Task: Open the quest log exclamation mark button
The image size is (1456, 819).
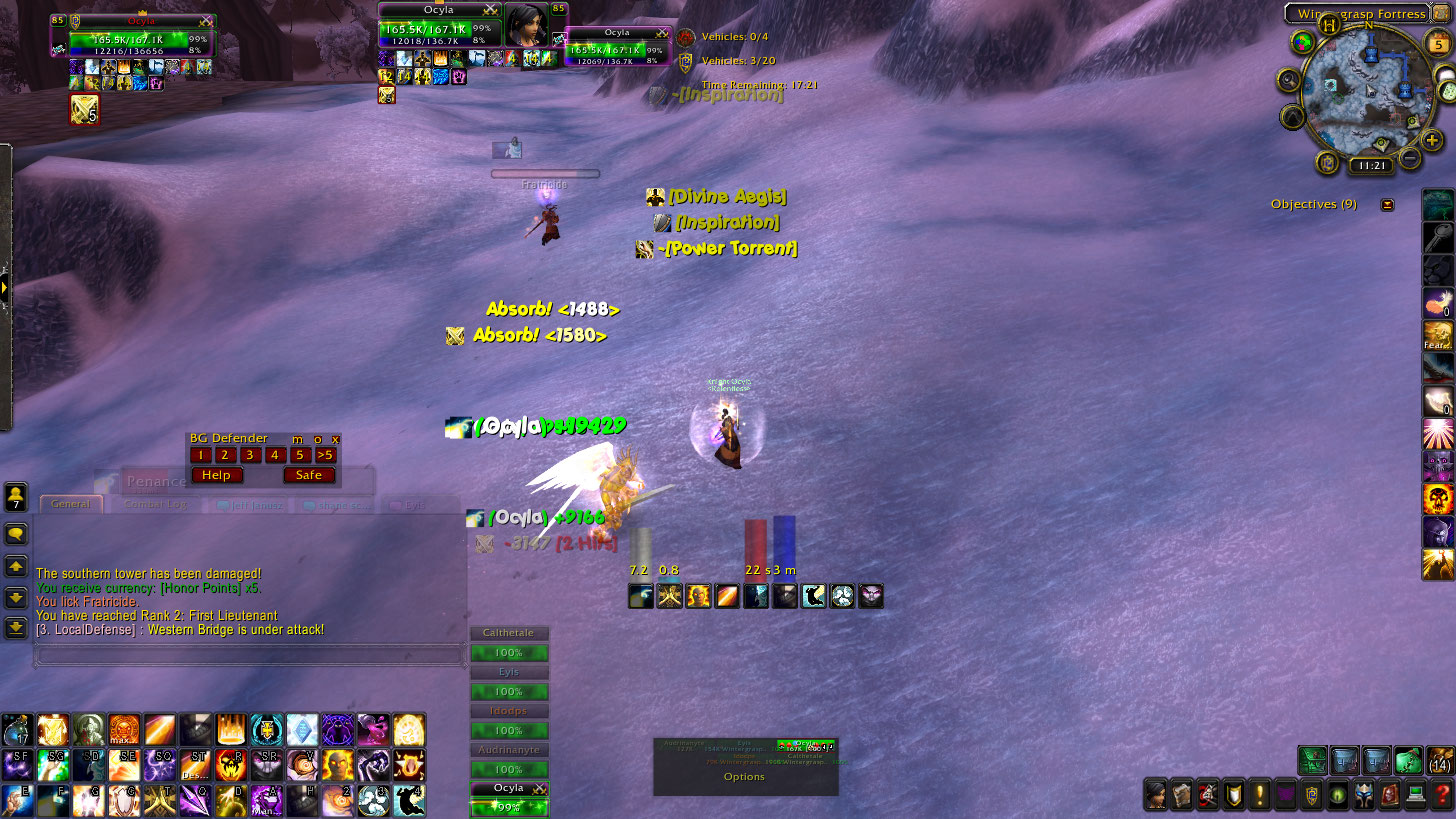Action: click(1260, 795)
